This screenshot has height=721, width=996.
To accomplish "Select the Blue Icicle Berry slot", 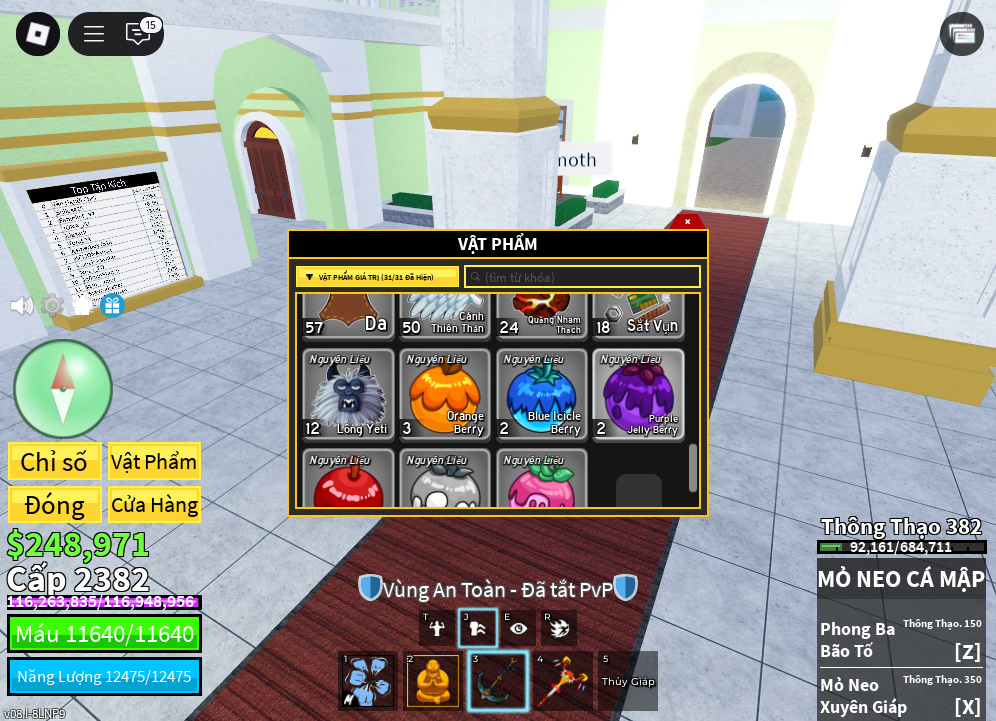I will [542, 395].
